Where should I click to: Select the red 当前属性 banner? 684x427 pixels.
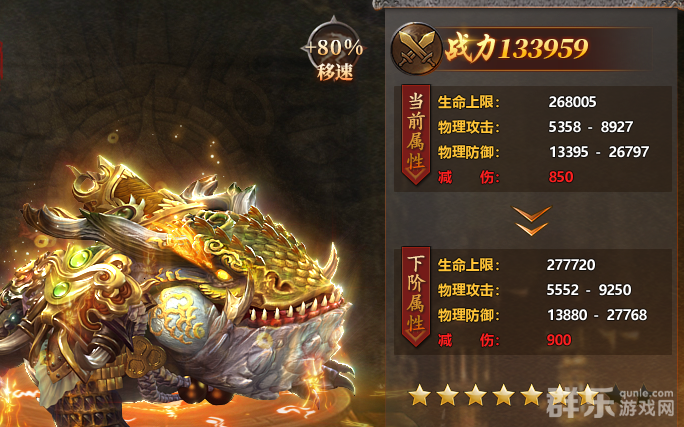(x=415, y=135)
